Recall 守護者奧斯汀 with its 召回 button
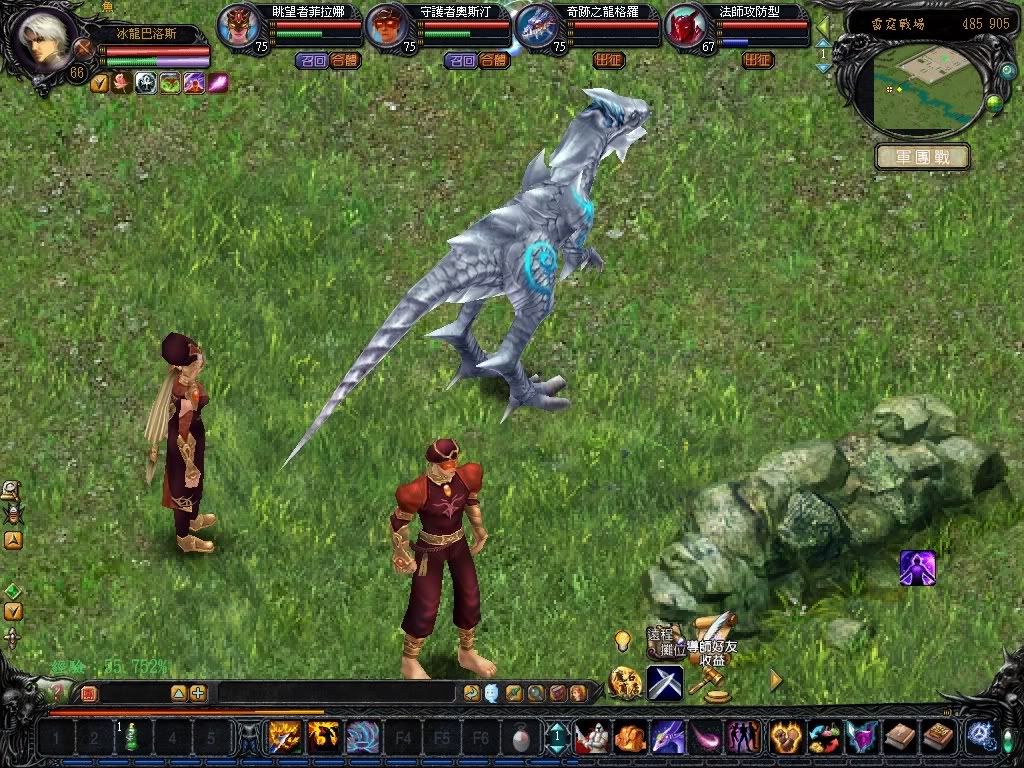This screenshot has height=768, width=1024. click(x=461, y=61)
